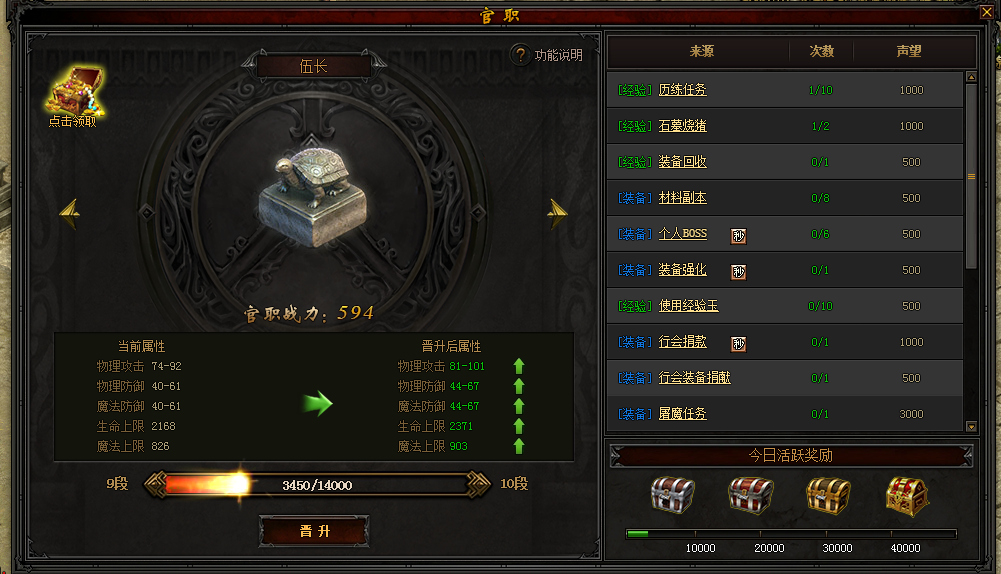Claim the 10000 activity reward chest
This screenshot has height=574, width=1001.
tap(672, 495)
